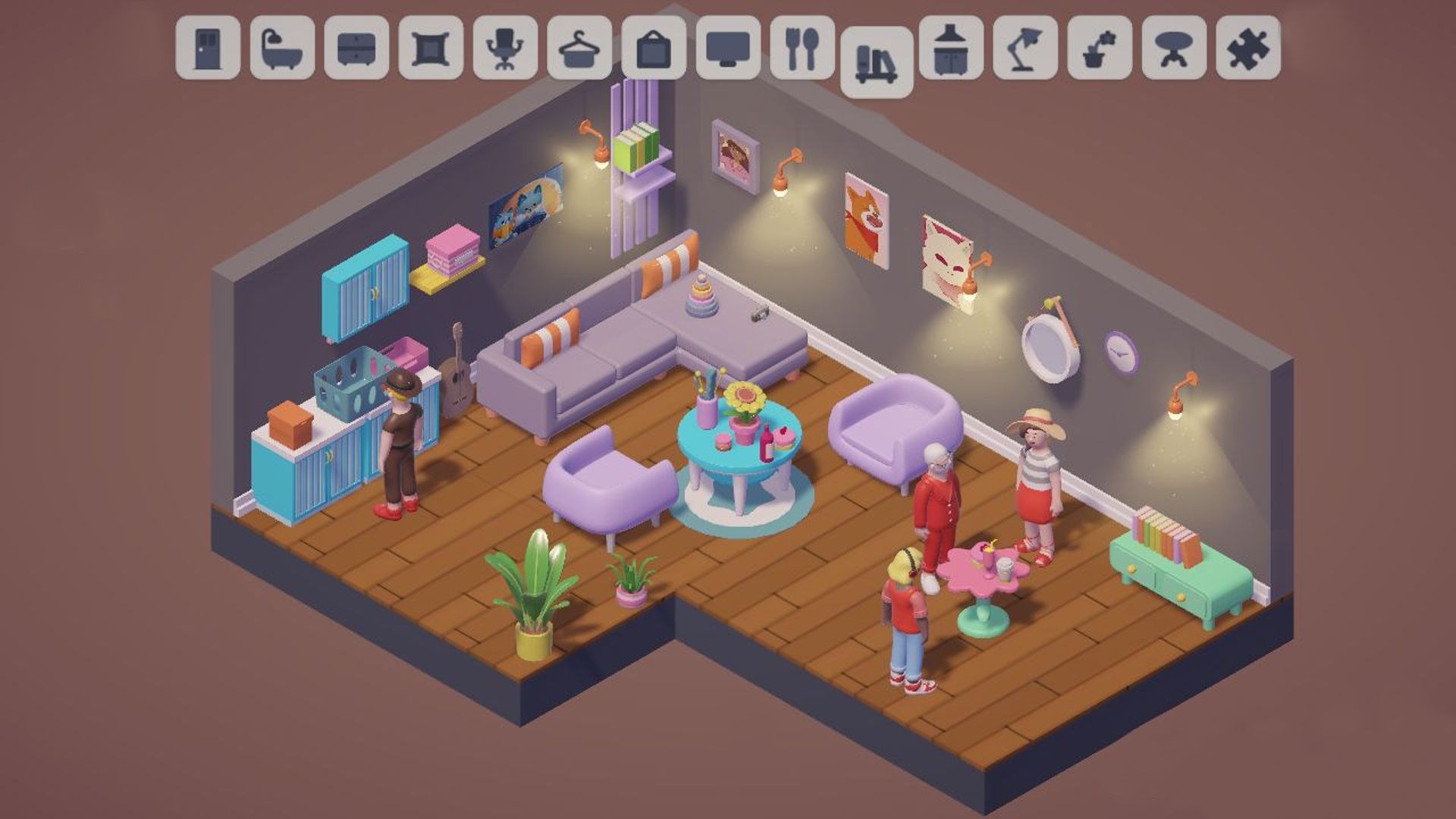1456x819 pixels.
Task: Open the bathtub category in the toolbar
Action: click(x=279, y=49)
